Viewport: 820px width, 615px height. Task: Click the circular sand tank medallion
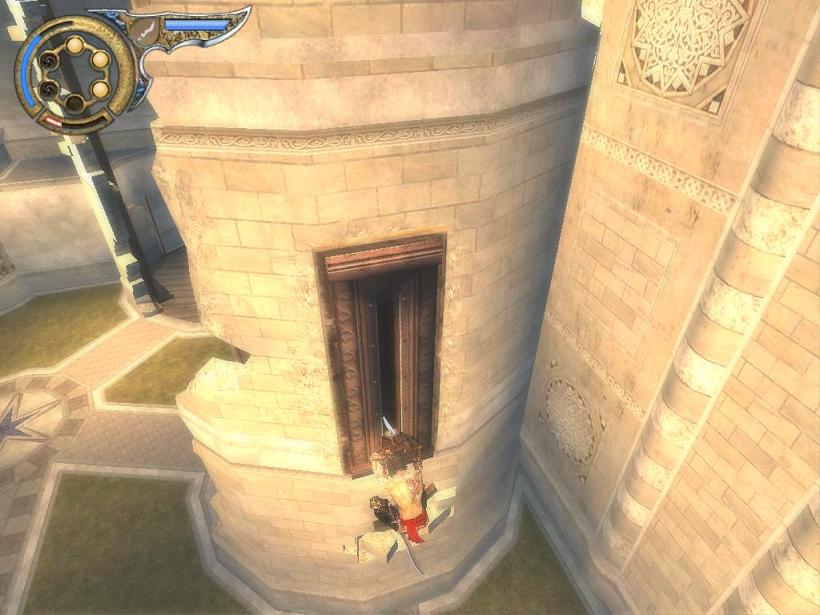[74, 73]
